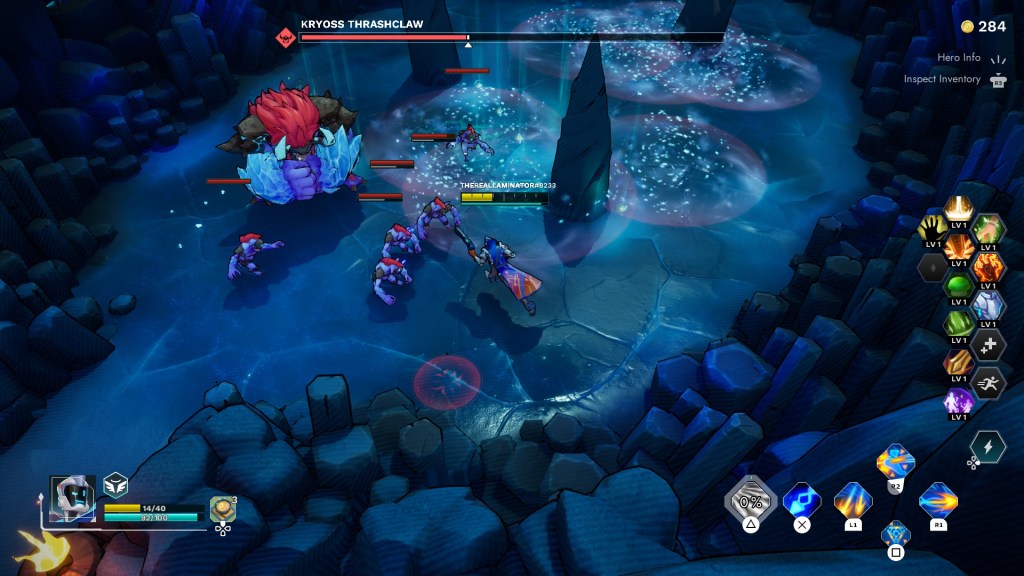The height and width of the screenshot is (576, 1024).
Task: Activate the lightning bolt hexagon ability
Action: (x=987, y=447)
